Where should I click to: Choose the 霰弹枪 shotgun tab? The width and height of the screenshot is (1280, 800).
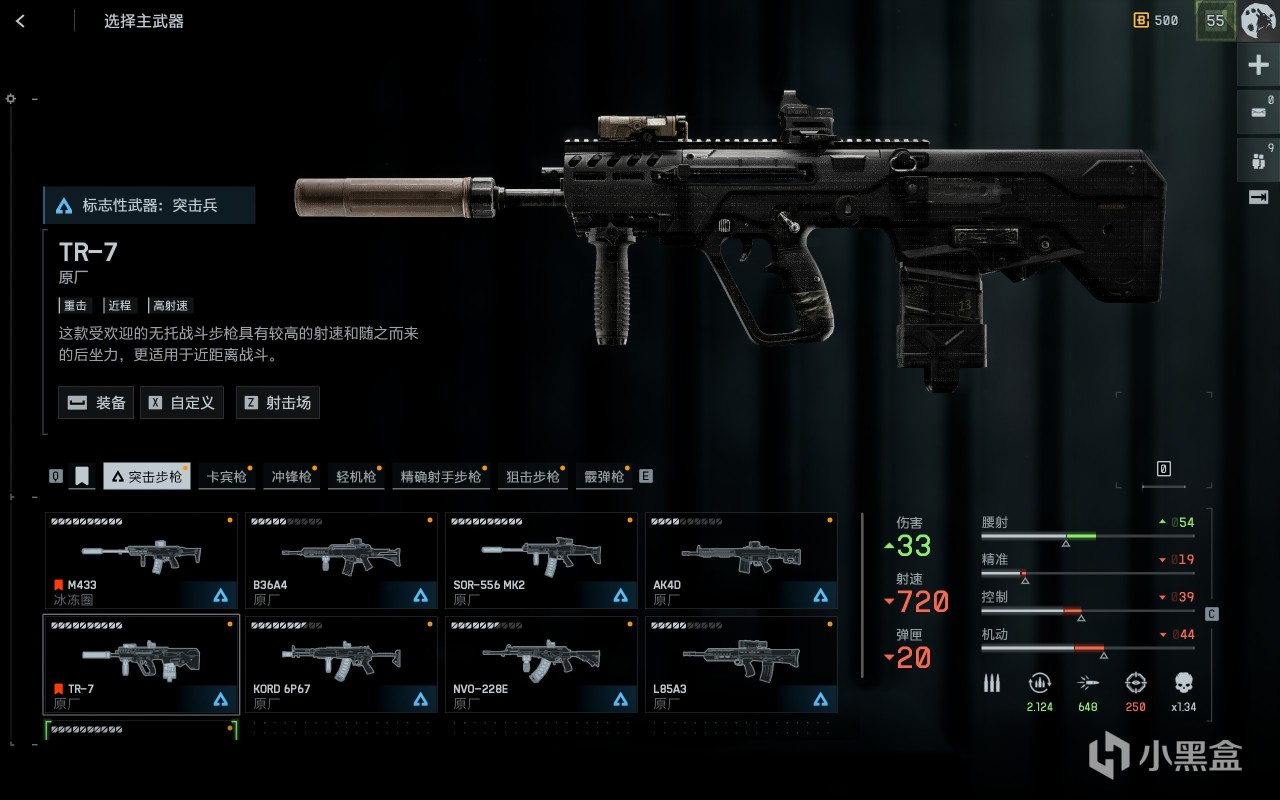tap(603, 477)
